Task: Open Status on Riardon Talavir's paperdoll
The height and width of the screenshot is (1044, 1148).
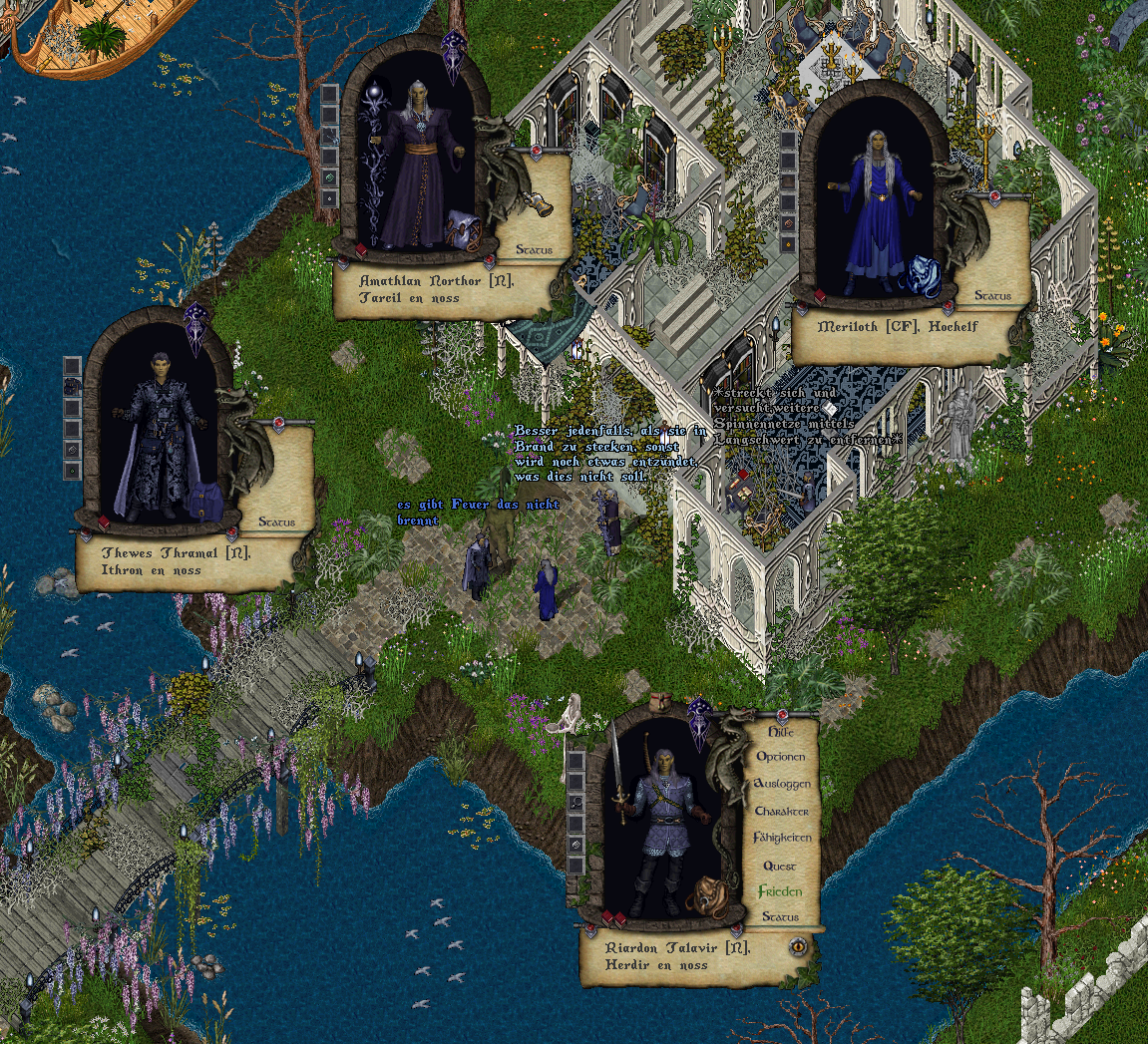Action: (780, 917)
